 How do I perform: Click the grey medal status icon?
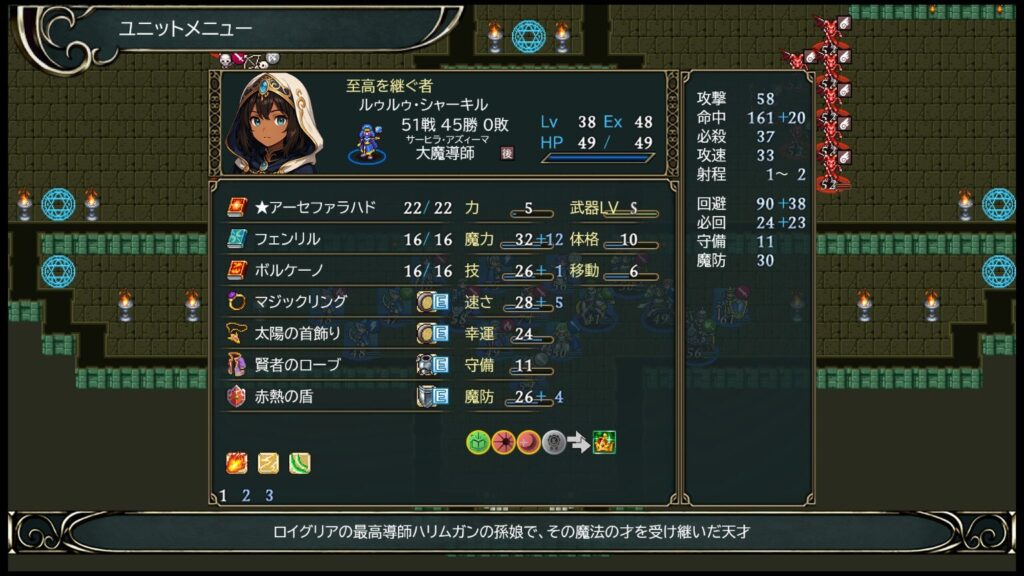click(x=554, y=442)
